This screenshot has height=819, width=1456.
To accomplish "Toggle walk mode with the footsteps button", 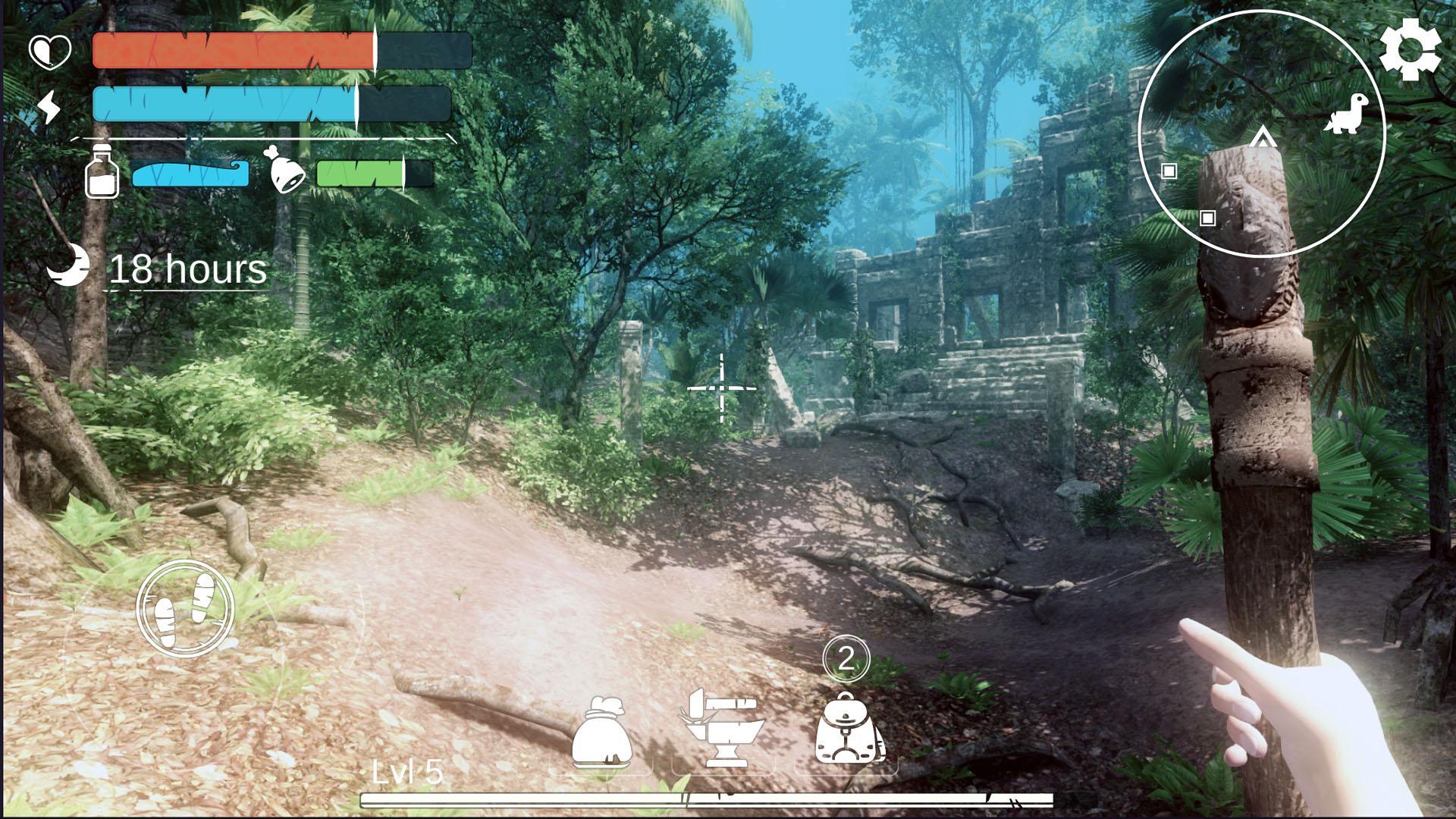I will click(x=184, y=608).
